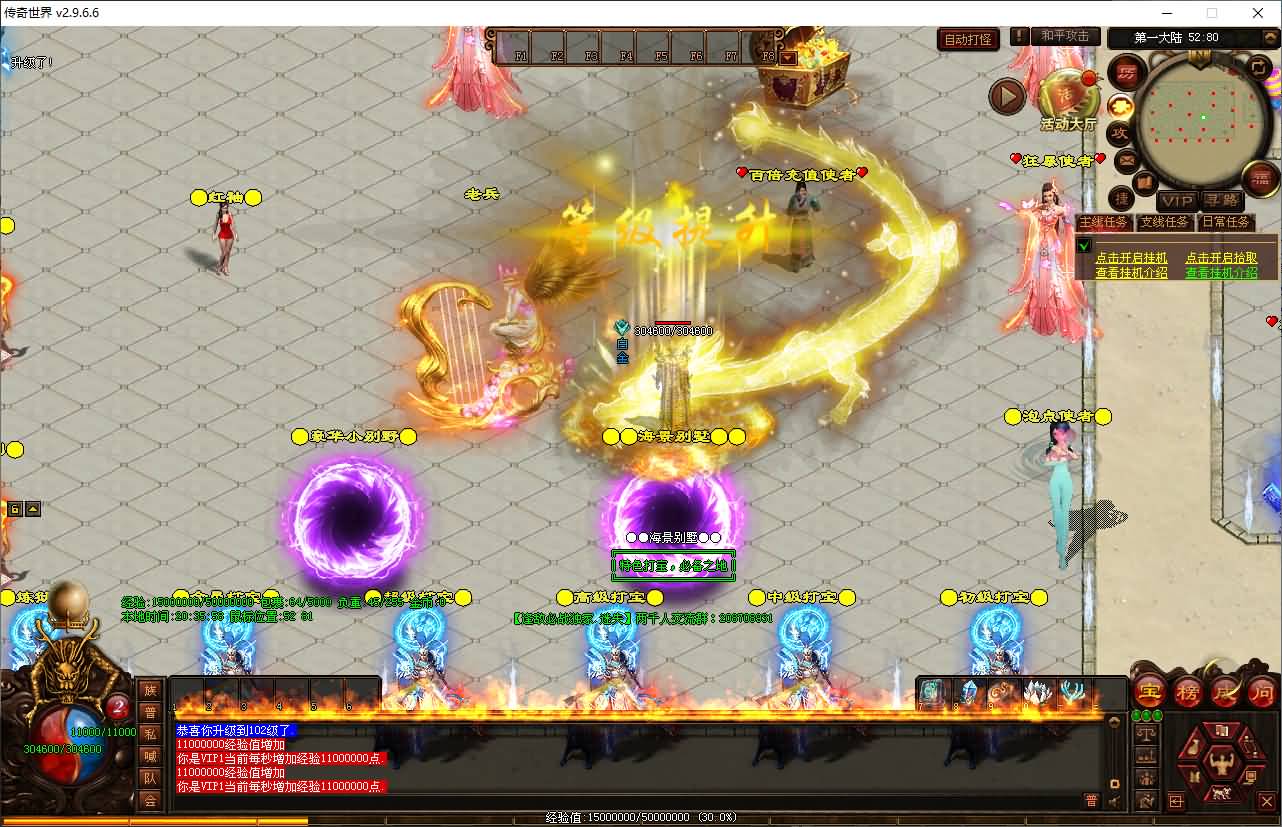Screen dimensions: 1282x827
Task: Switch to the 主线任务 tab
Action: 1104,222
